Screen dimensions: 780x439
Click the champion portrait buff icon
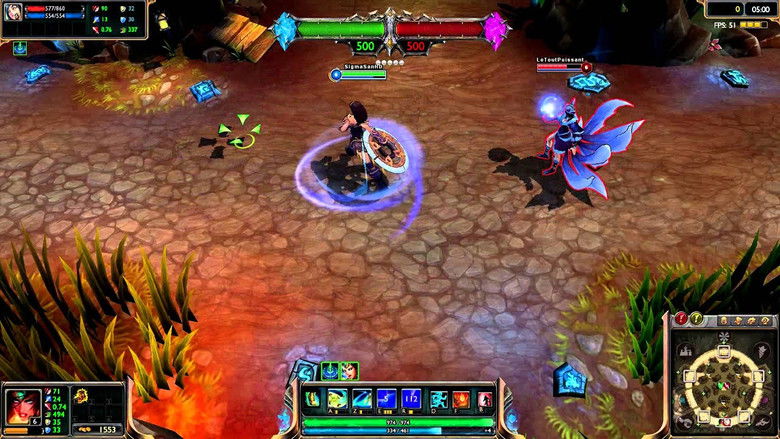coord(348,370)
